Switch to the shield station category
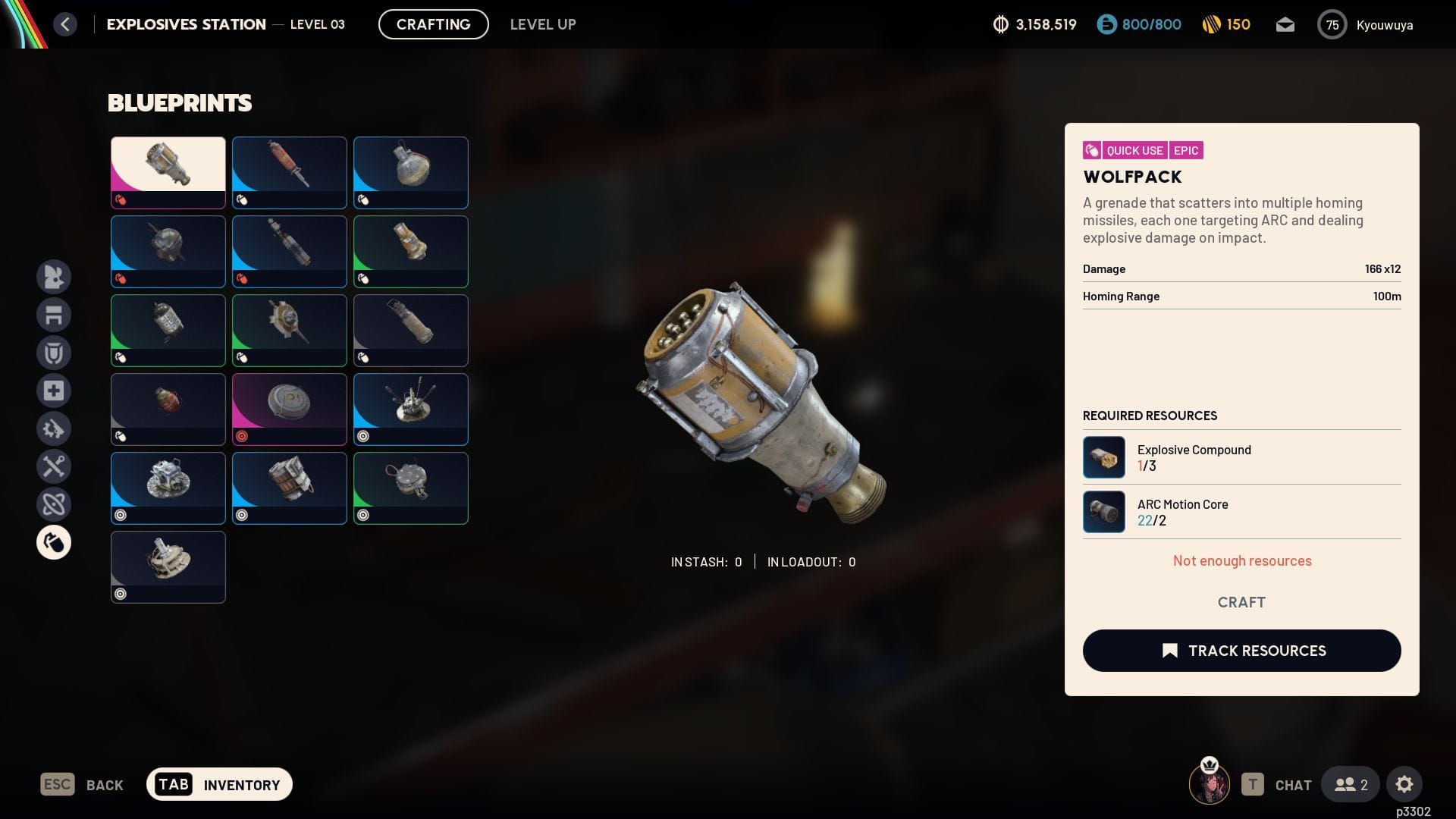1456x819 pixels. pos(54,353)
